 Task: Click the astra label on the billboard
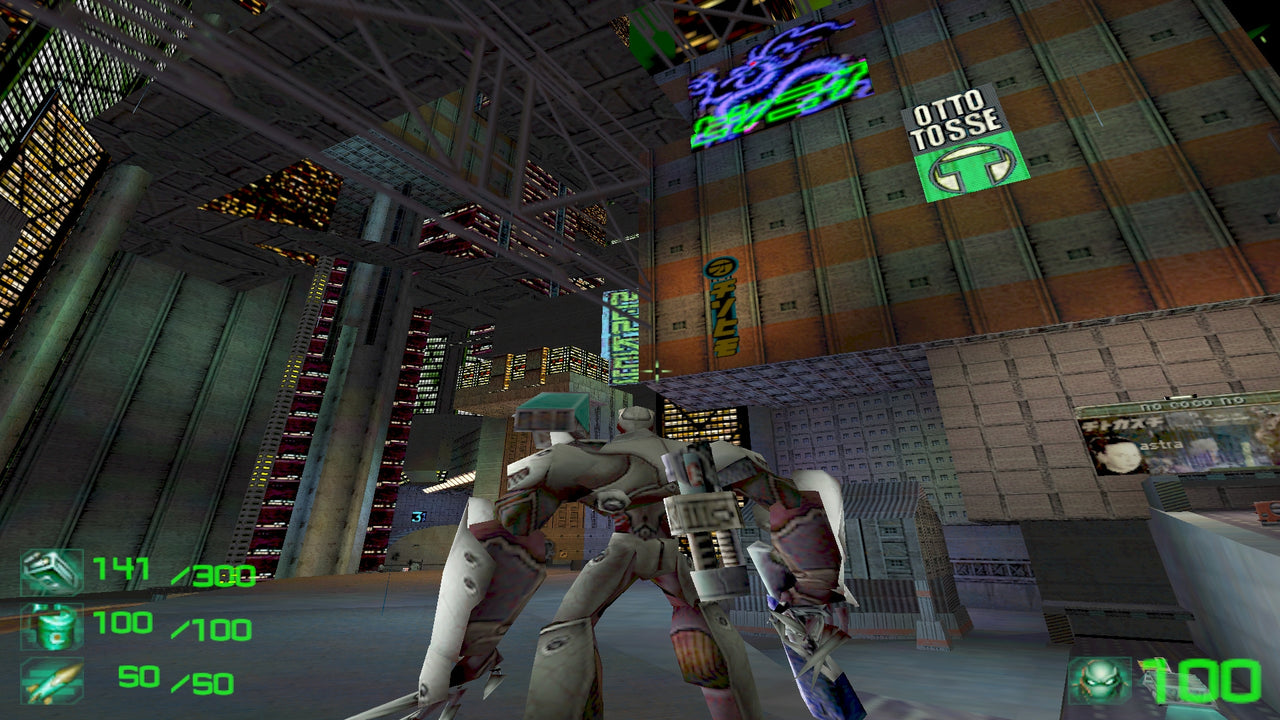(1162, 445)
